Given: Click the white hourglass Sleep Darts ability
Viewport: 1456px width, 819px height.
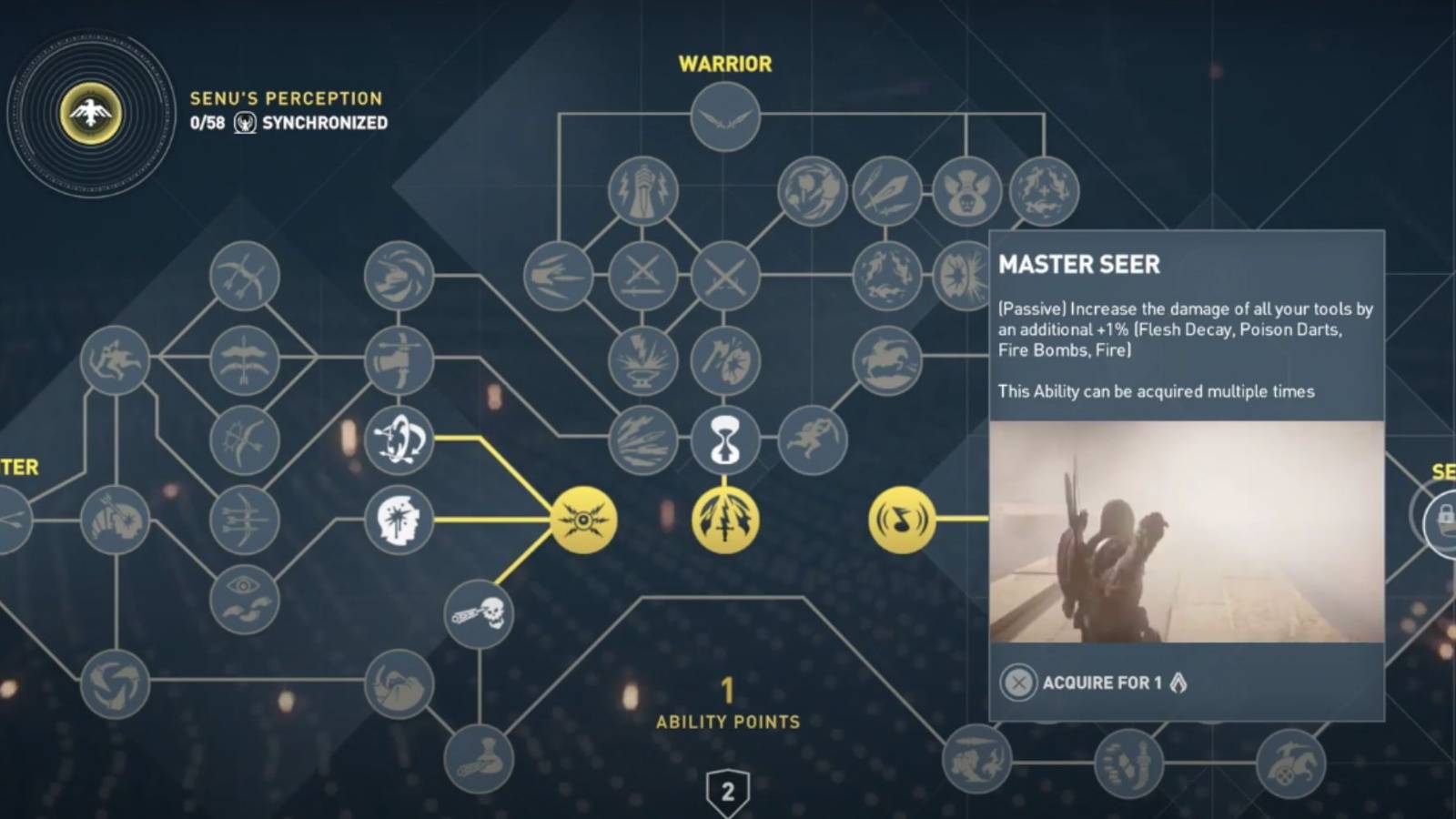Looking at the screenshot, I should coord(723,440).
